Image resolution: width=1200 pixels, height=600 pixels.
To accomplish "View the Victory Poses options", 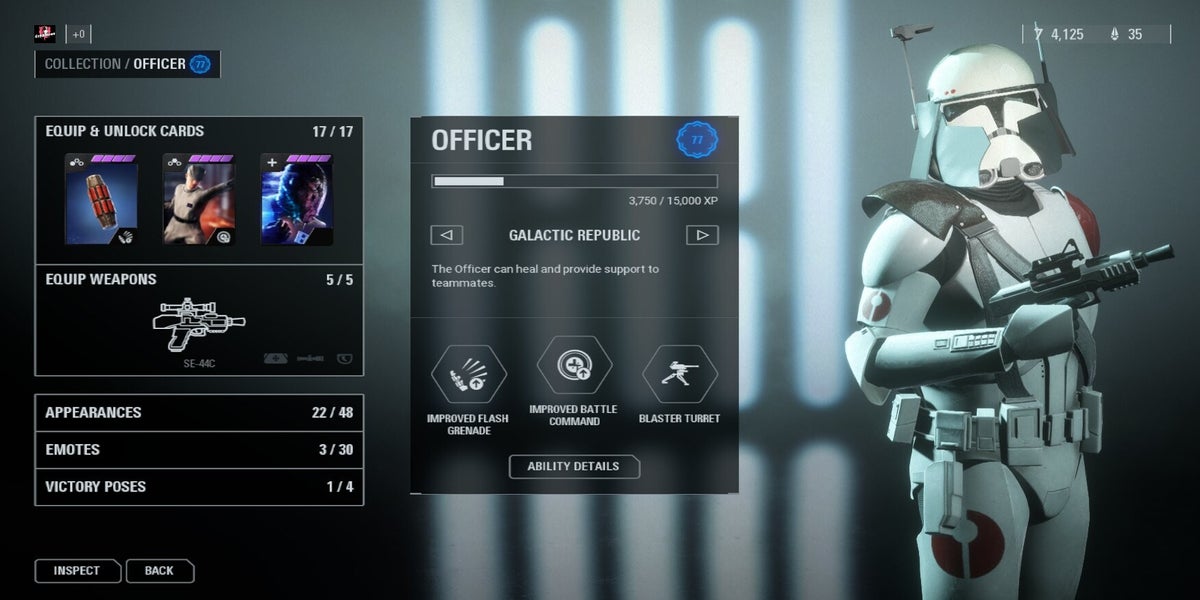I will tap(198, 487).
